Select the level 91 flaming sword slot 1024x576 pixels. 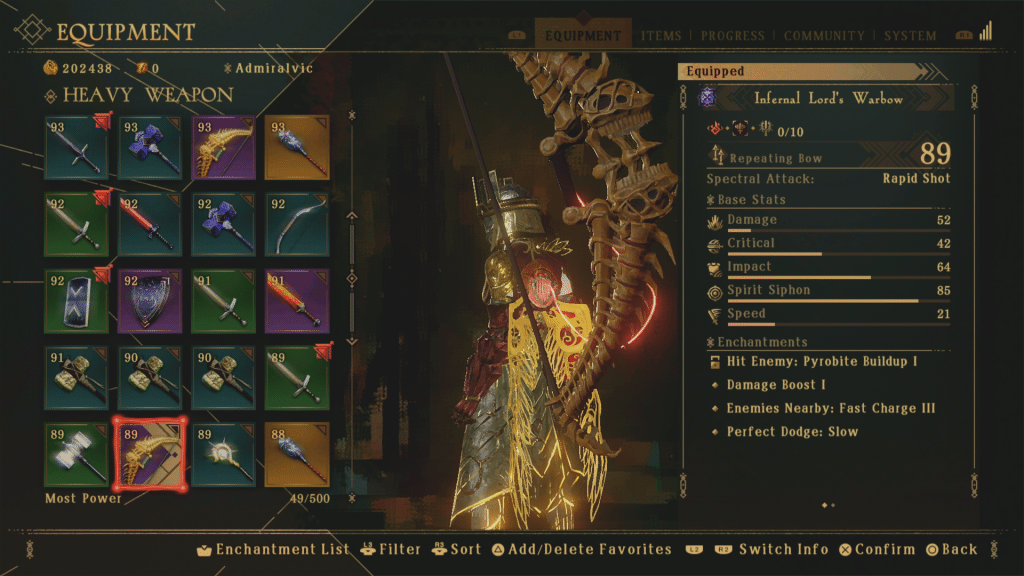click(297, 300)
